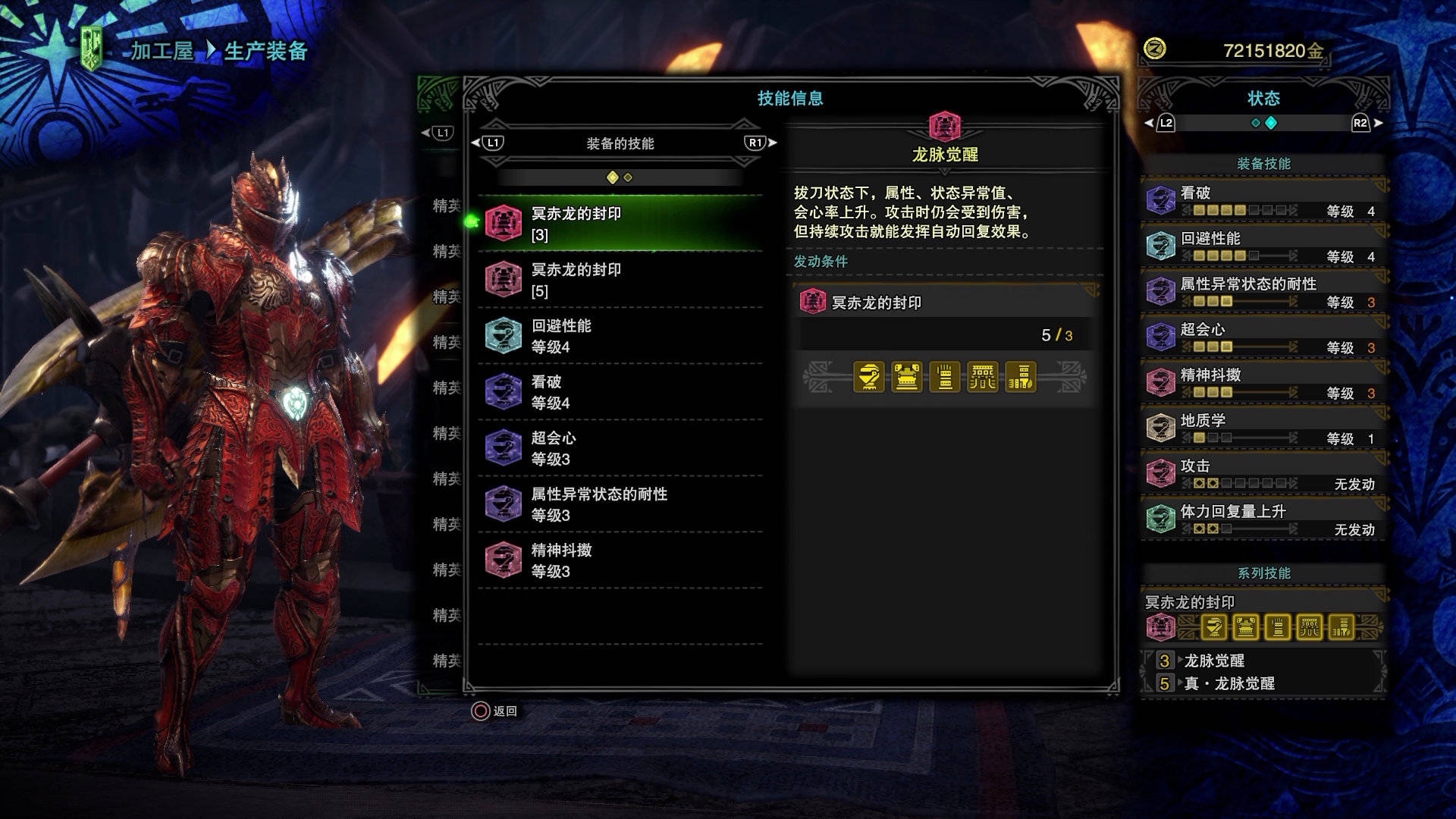Select the 攻击 skill row
Screen dimensions: 1456x819
1263,474
